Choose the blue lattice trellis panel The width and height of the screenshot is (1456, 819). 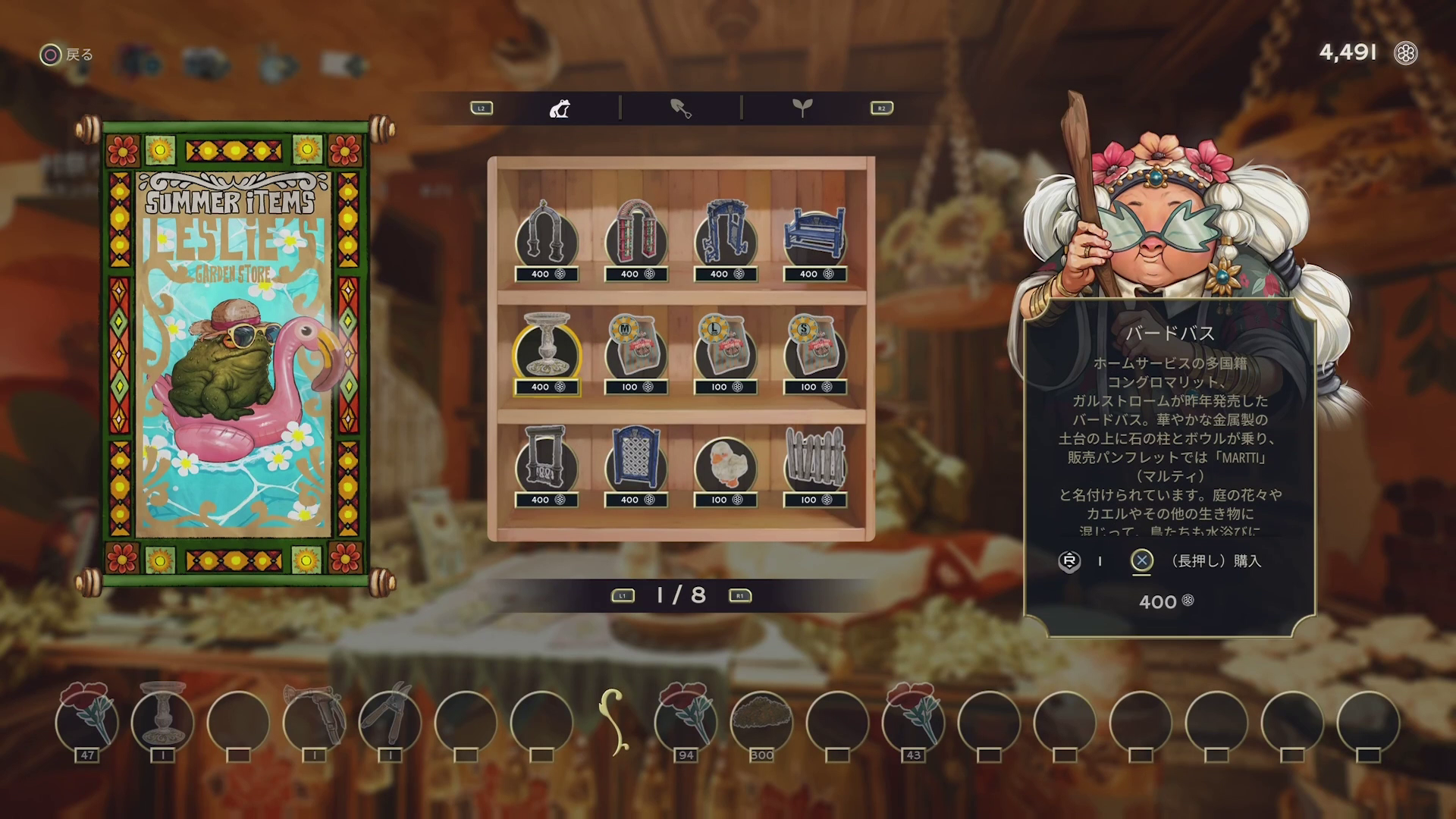[x=636, y=464]
